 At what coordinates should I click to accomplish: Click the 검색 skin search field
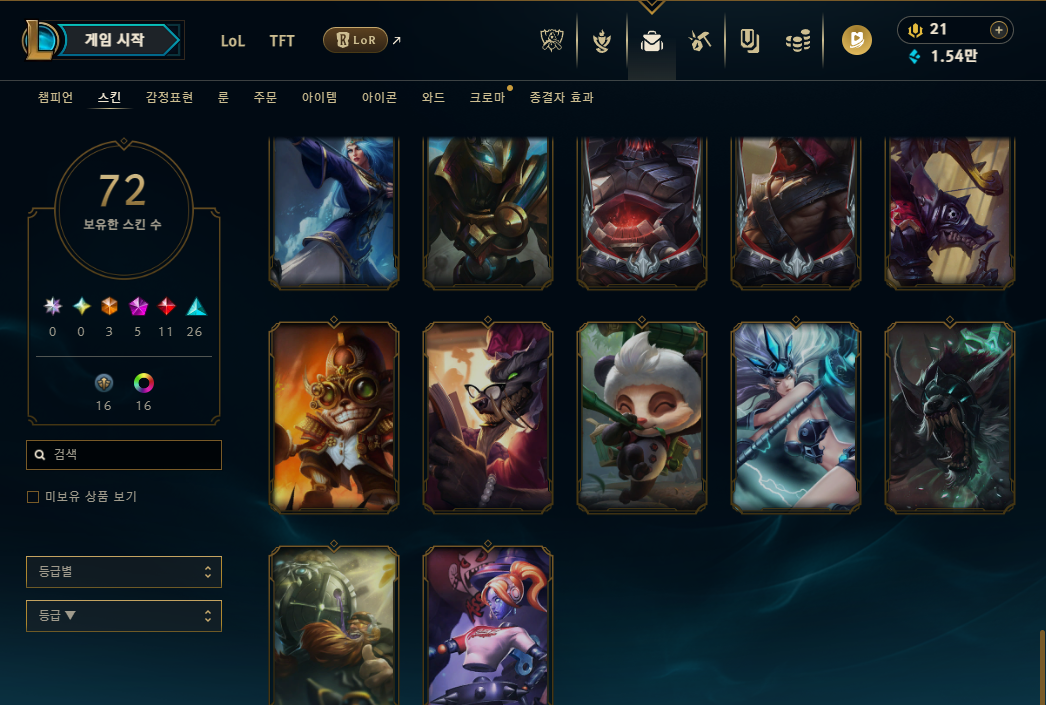124,455
